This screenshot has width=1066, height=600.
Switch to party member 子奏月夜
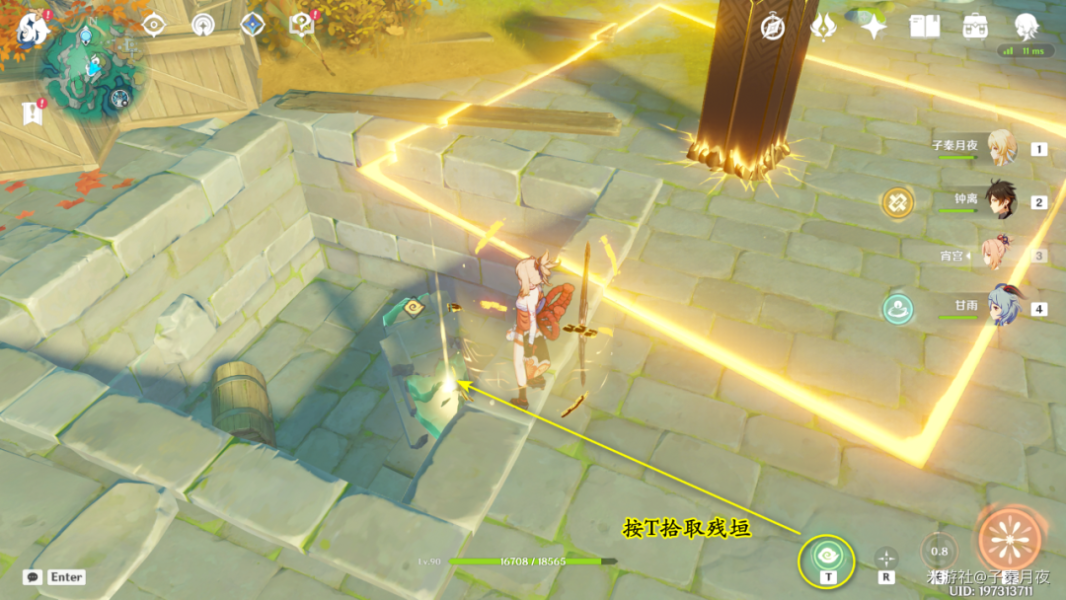coord(1001,148)
